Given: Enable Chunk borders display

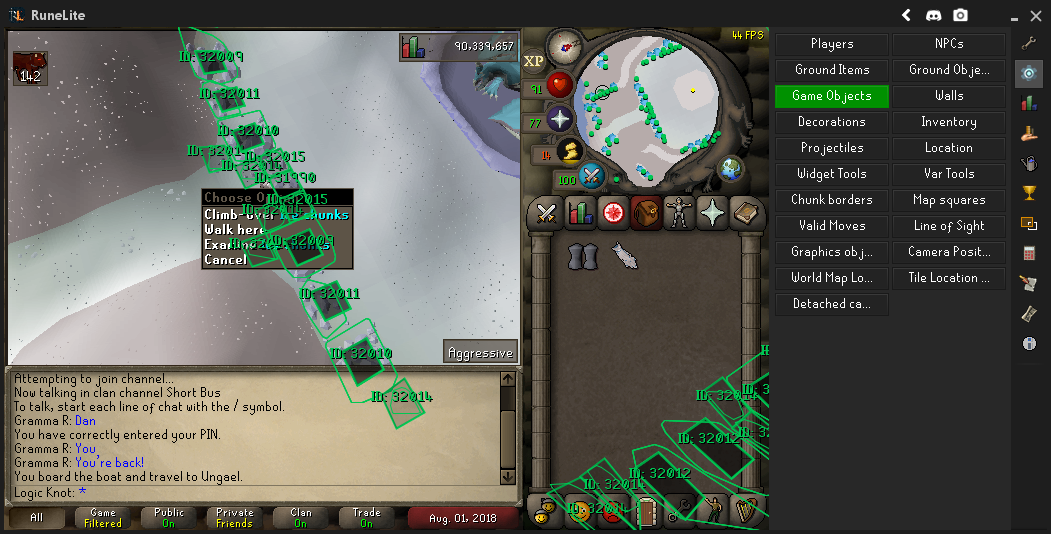Looking at the screenshot, I should click(x=831, y=200).
